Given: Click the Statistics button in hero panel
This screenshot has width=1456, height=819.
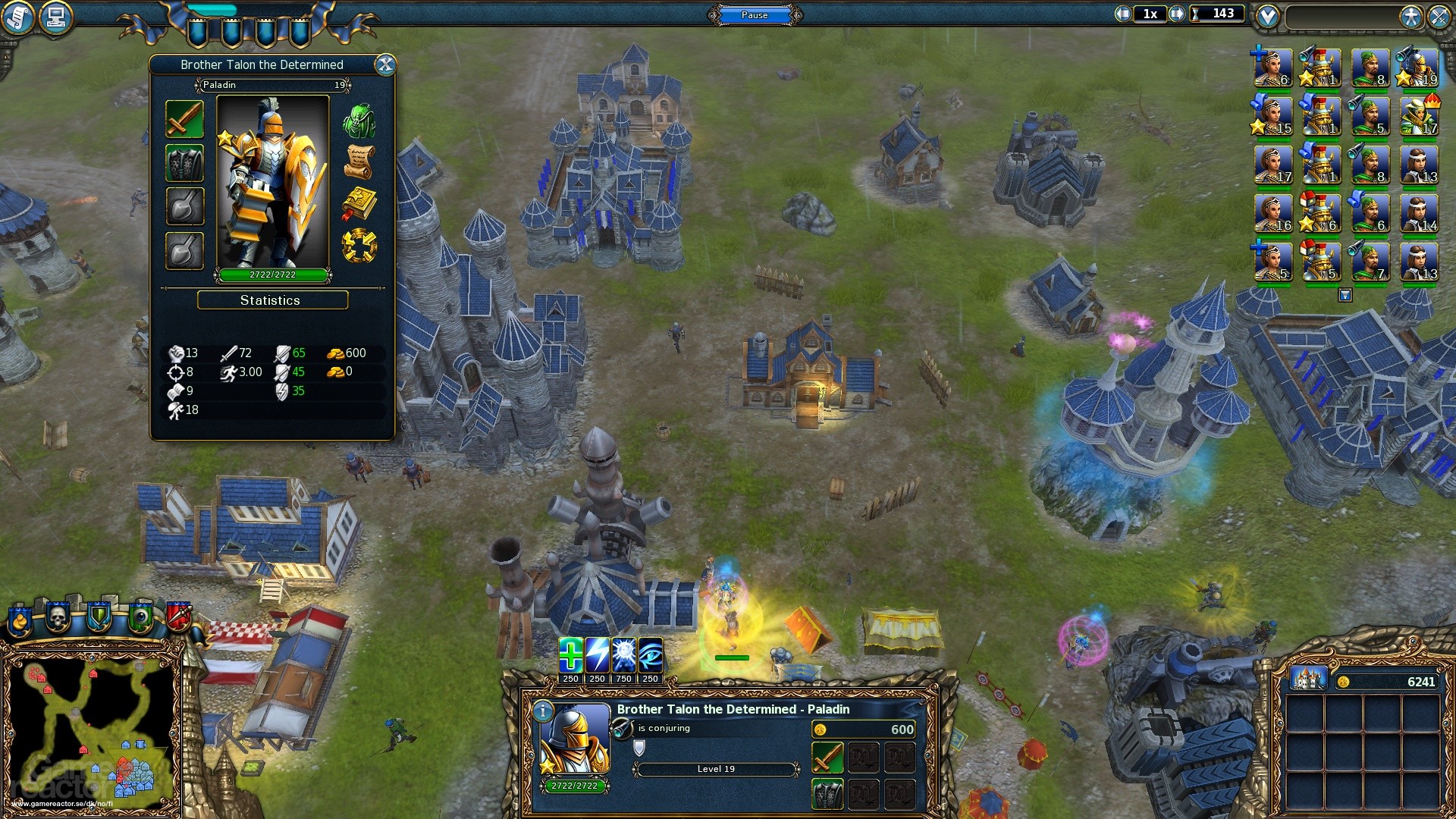Looking at the screenshot, I should [271, 300].
